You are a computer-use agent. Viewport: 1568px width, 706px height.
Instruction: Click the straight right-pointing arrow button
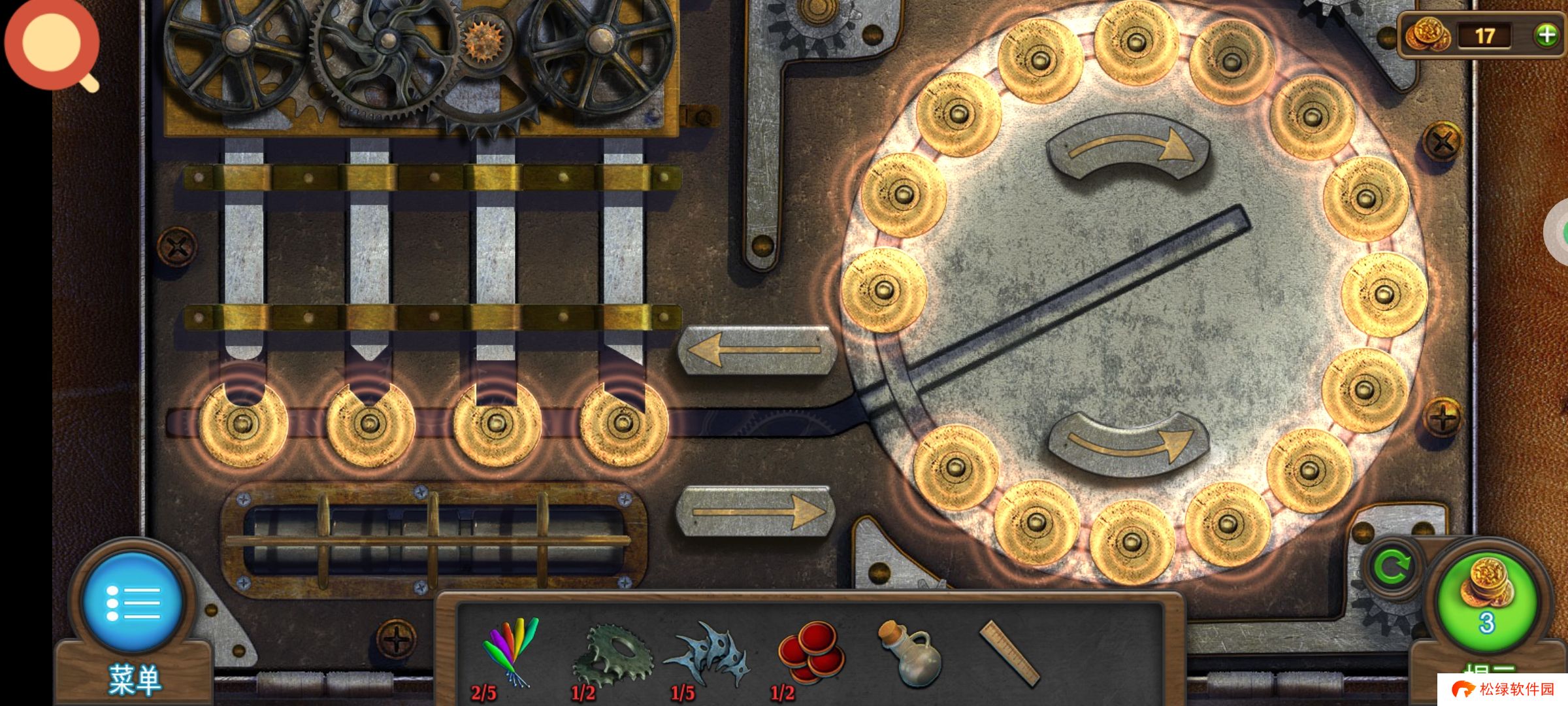click(756, 512)
